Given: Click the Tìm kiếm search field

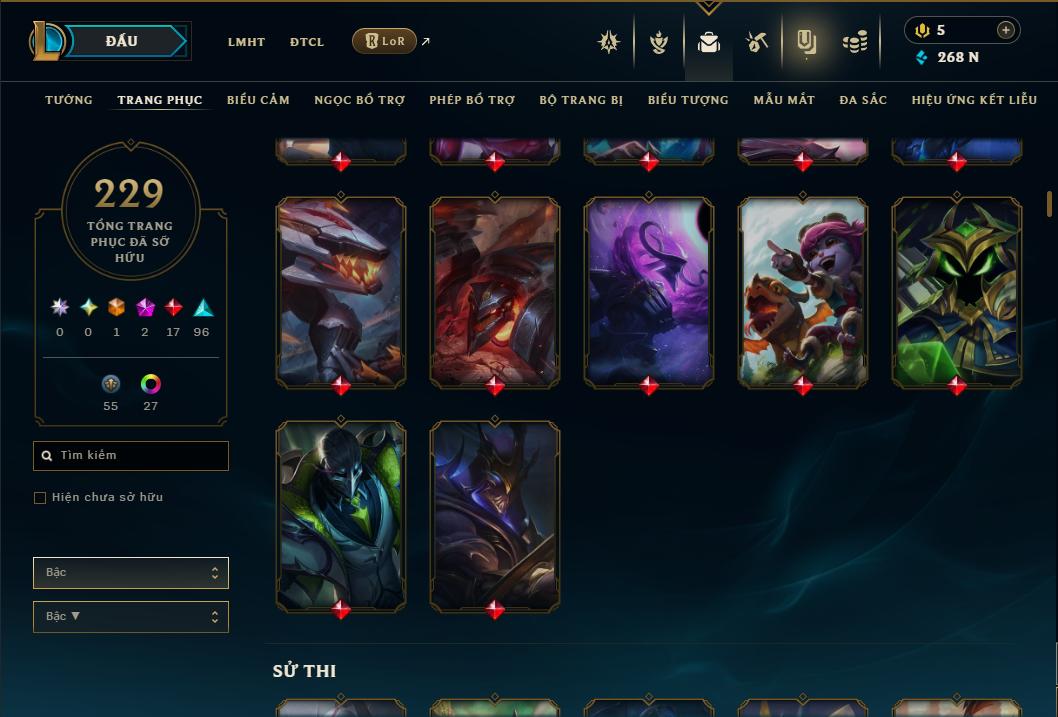Looking at the screenshot, I should pyautogui.click(x=131, y=456).
